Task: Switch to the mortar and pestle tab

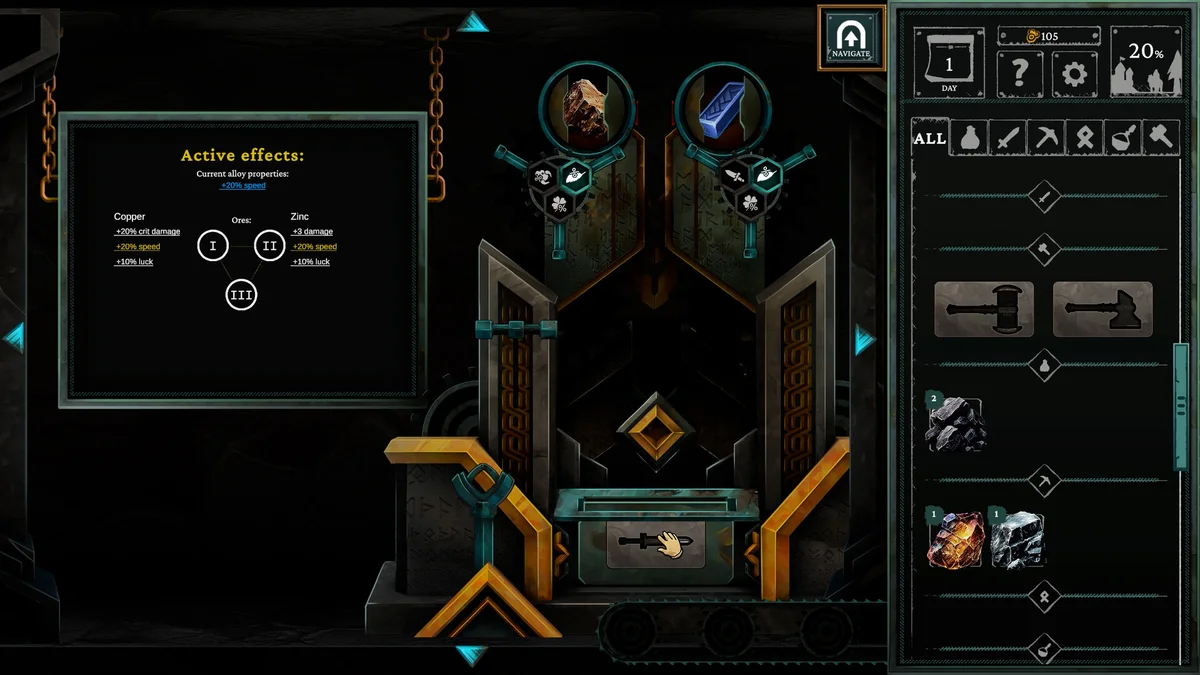Action: tap(1123, 138)
